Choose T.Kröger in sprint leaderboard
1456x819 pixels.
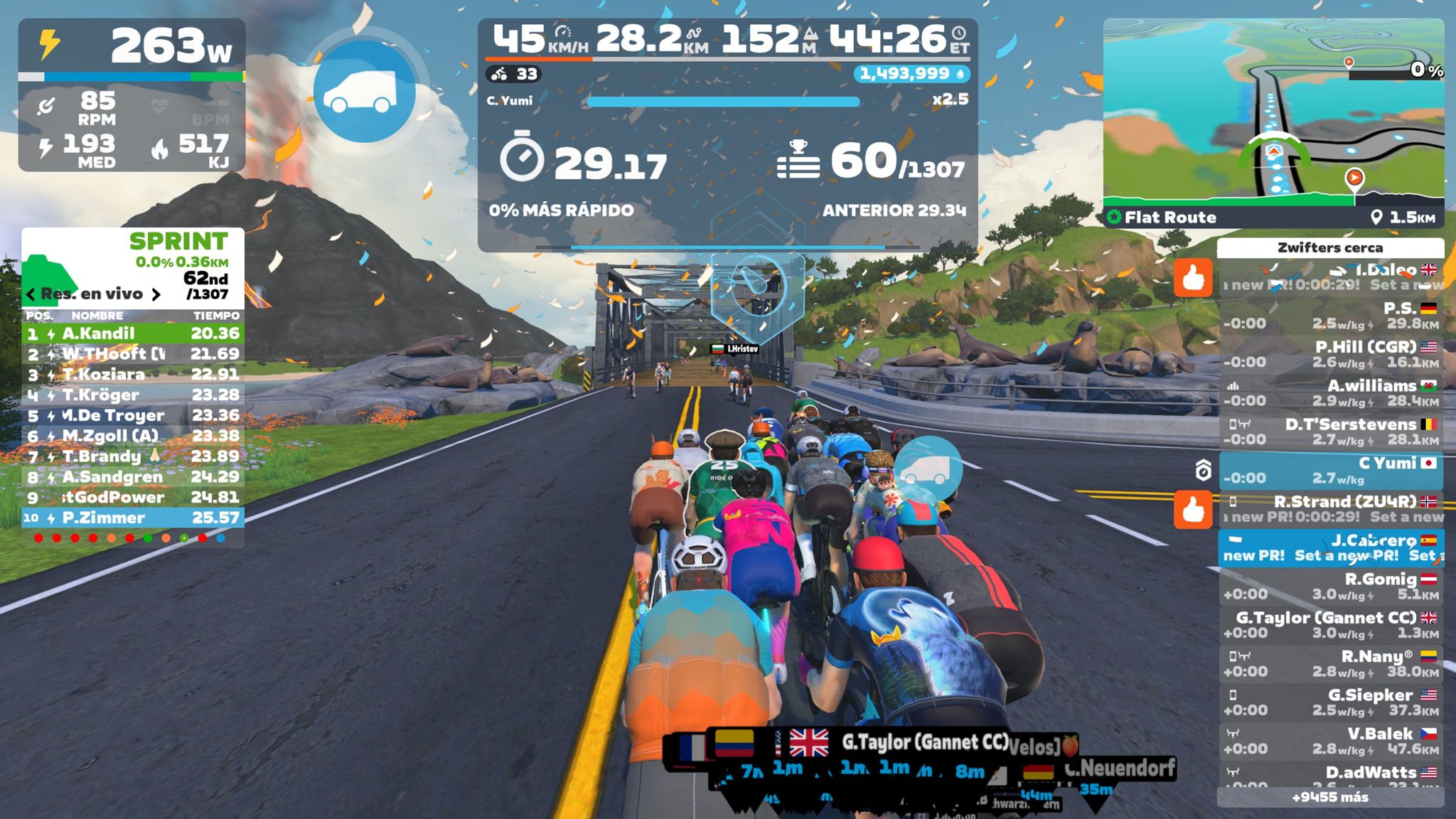click(133, 395)
